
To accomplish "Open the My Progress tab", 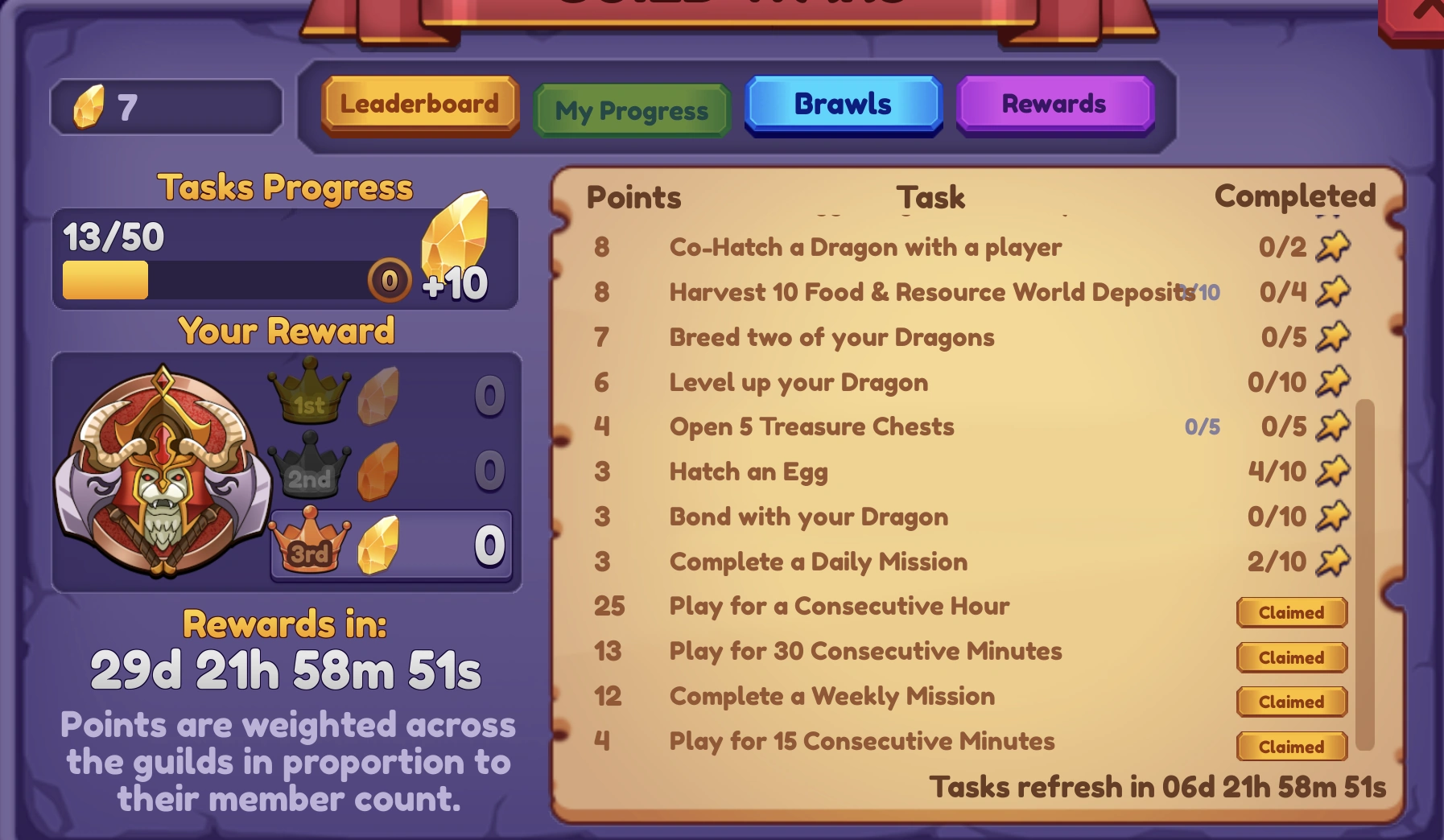I will click(631, 110).
